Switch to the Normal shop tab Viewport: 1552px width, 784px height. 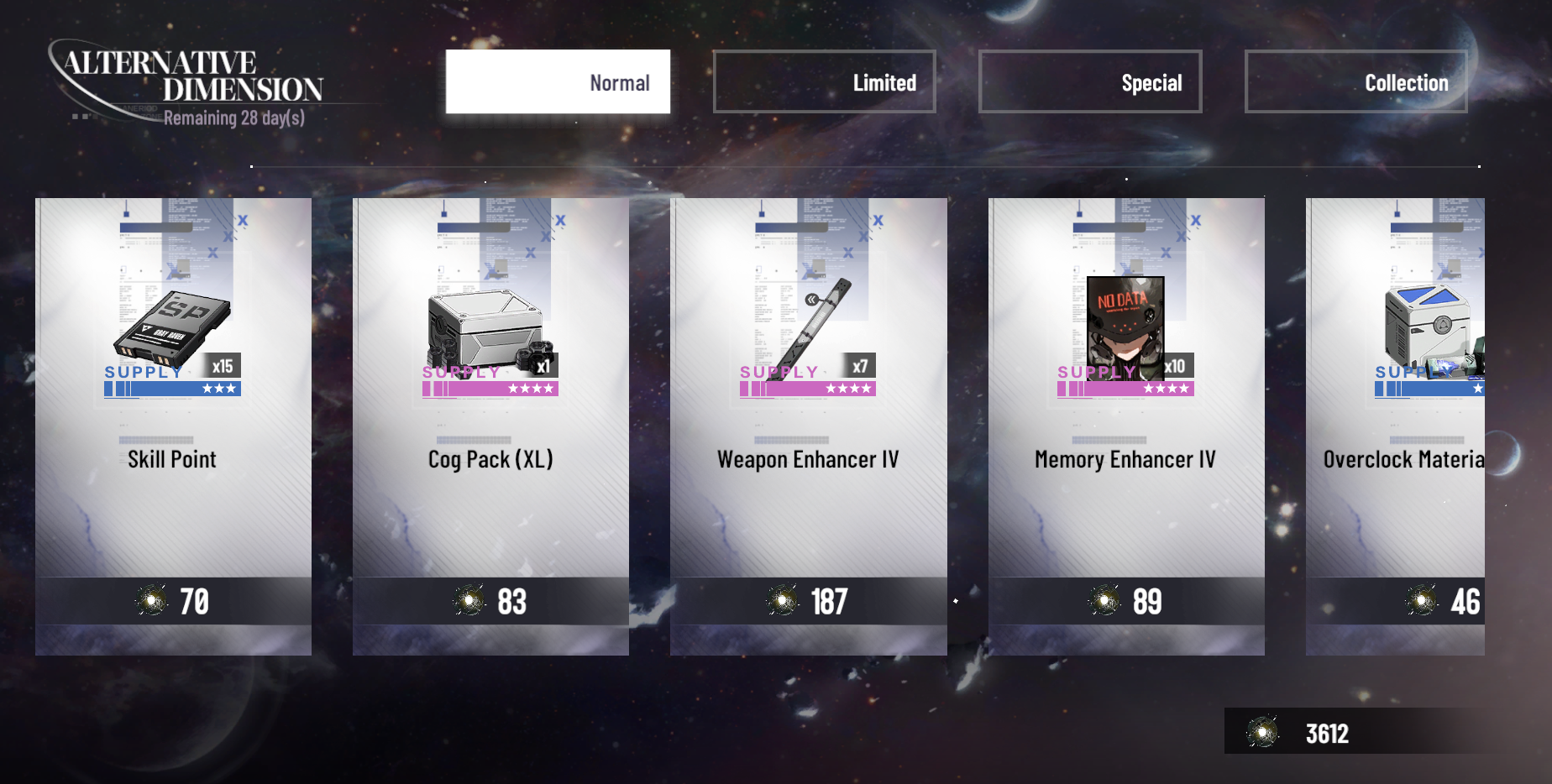pos(558,81)
